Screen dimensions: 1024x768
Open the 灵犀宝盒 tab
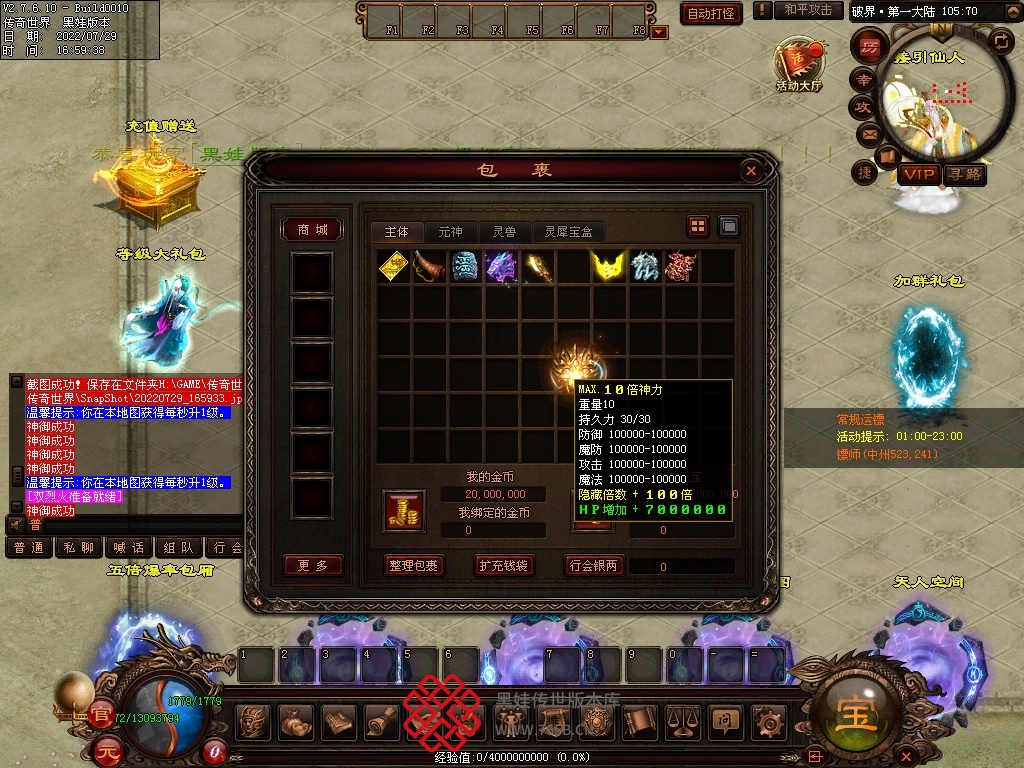click(x=568, y=231)
